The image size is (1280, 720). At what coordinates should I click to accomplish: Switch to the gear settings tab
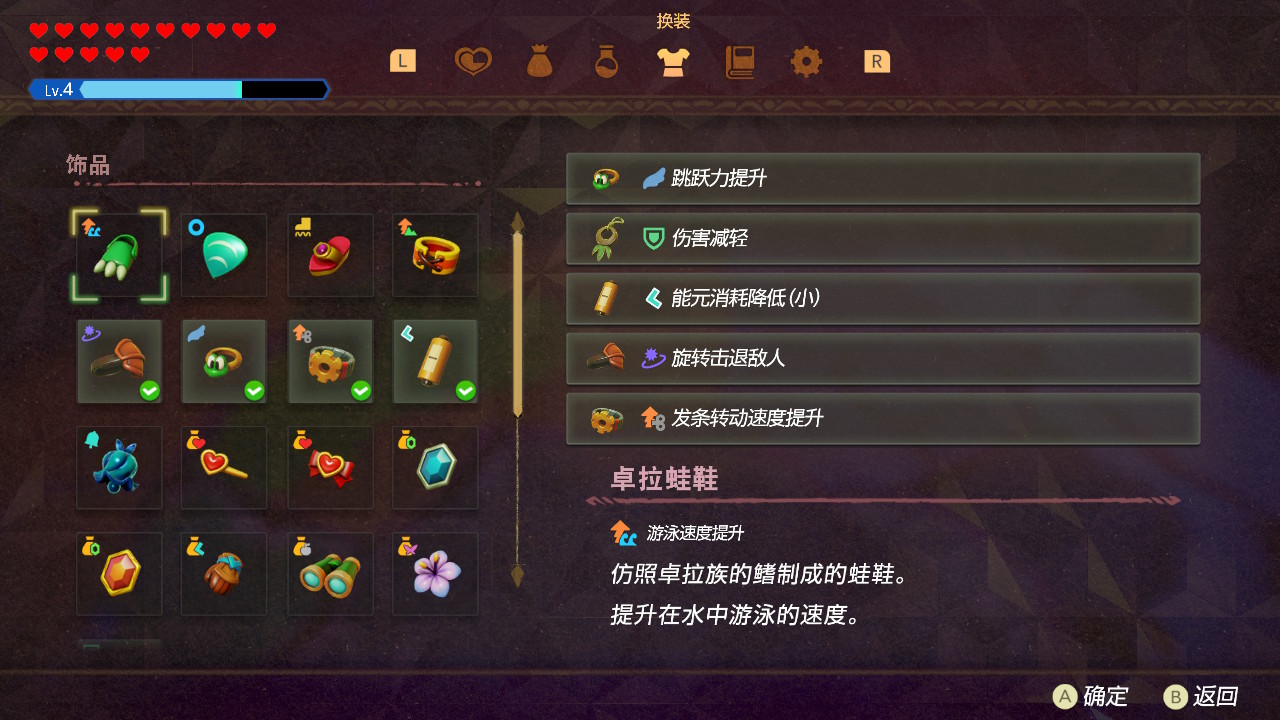pos(806,62)
